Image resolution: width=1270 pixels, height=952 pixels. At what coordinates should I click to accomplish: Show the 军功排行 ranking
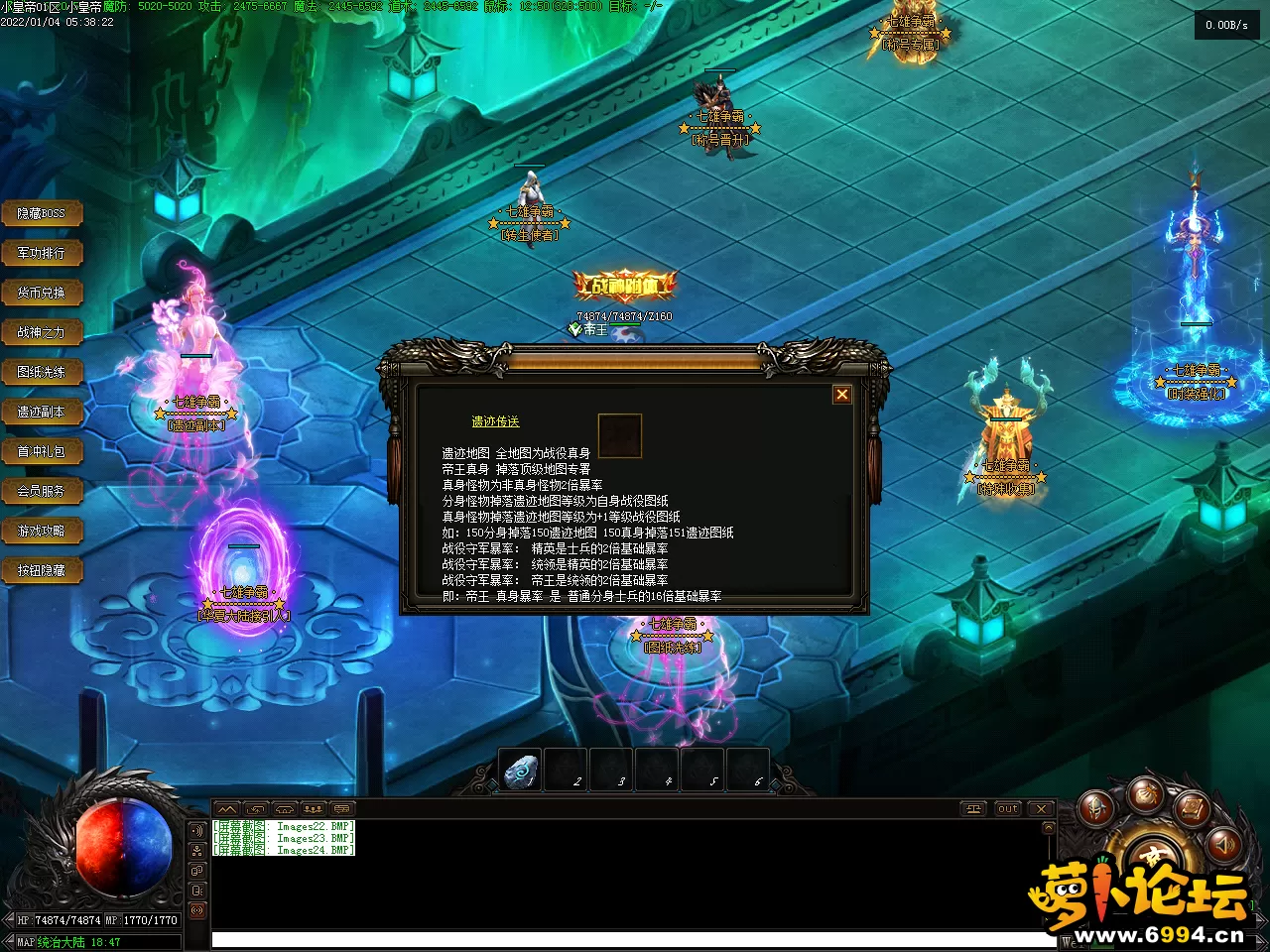click(x=41, y=253)
